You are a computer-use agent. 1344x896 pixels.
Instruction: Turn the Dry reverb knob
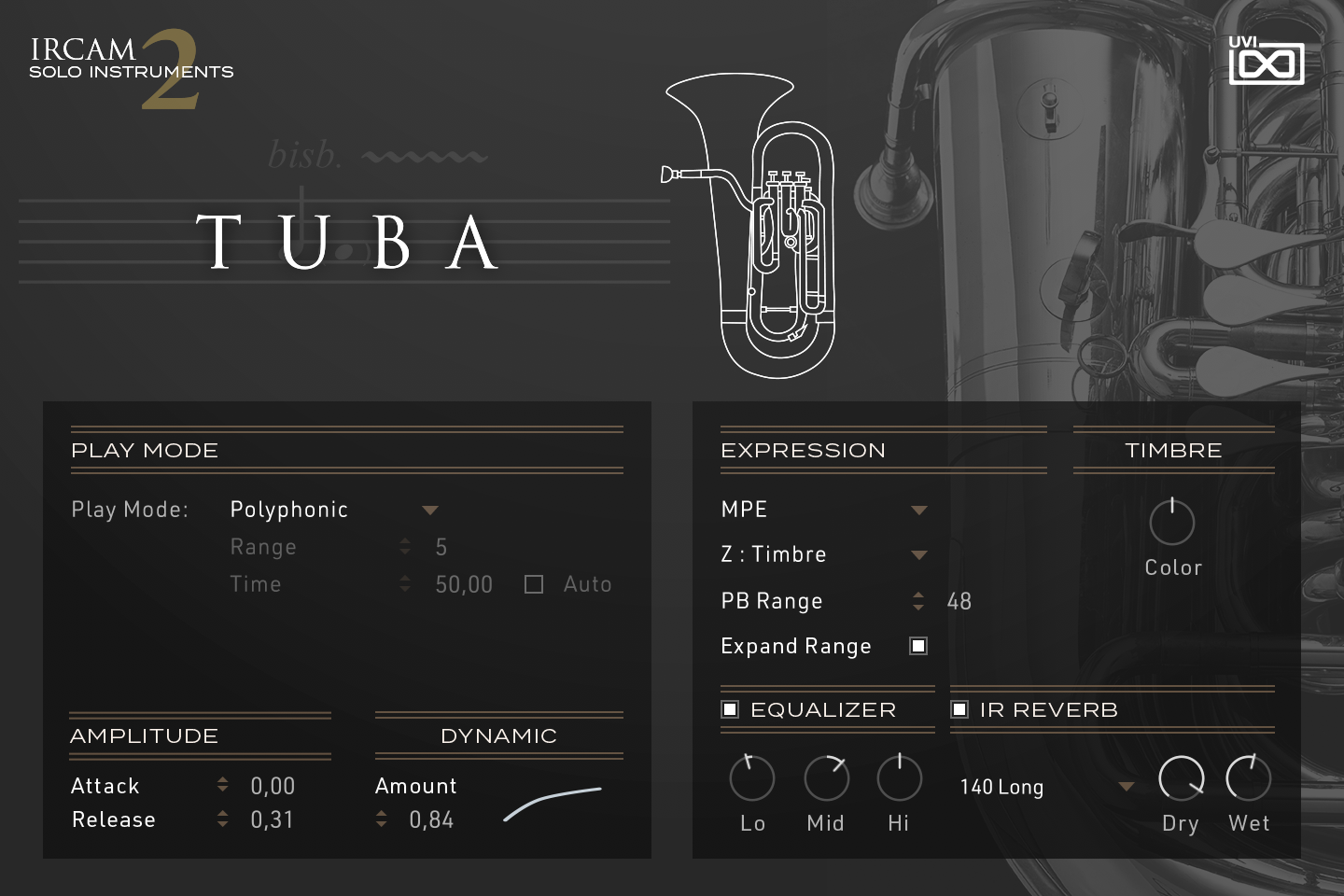pyautogui.click(x=1180, y=777)
